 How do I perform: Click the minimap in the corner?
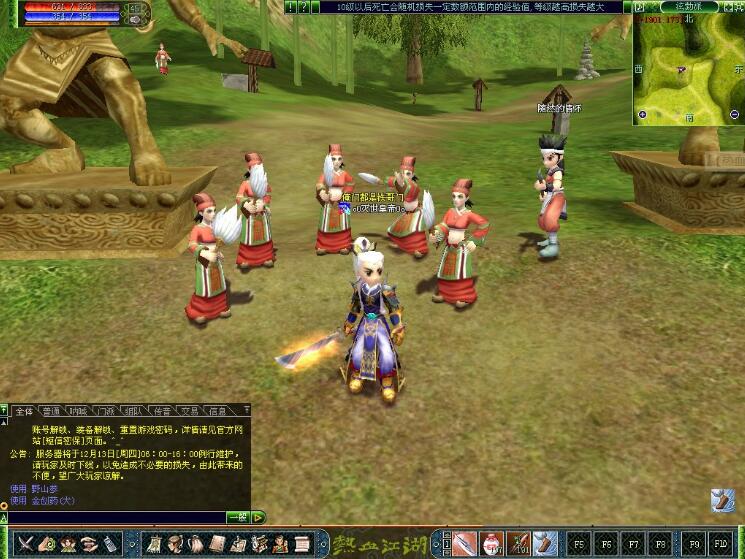click(687, 68)
